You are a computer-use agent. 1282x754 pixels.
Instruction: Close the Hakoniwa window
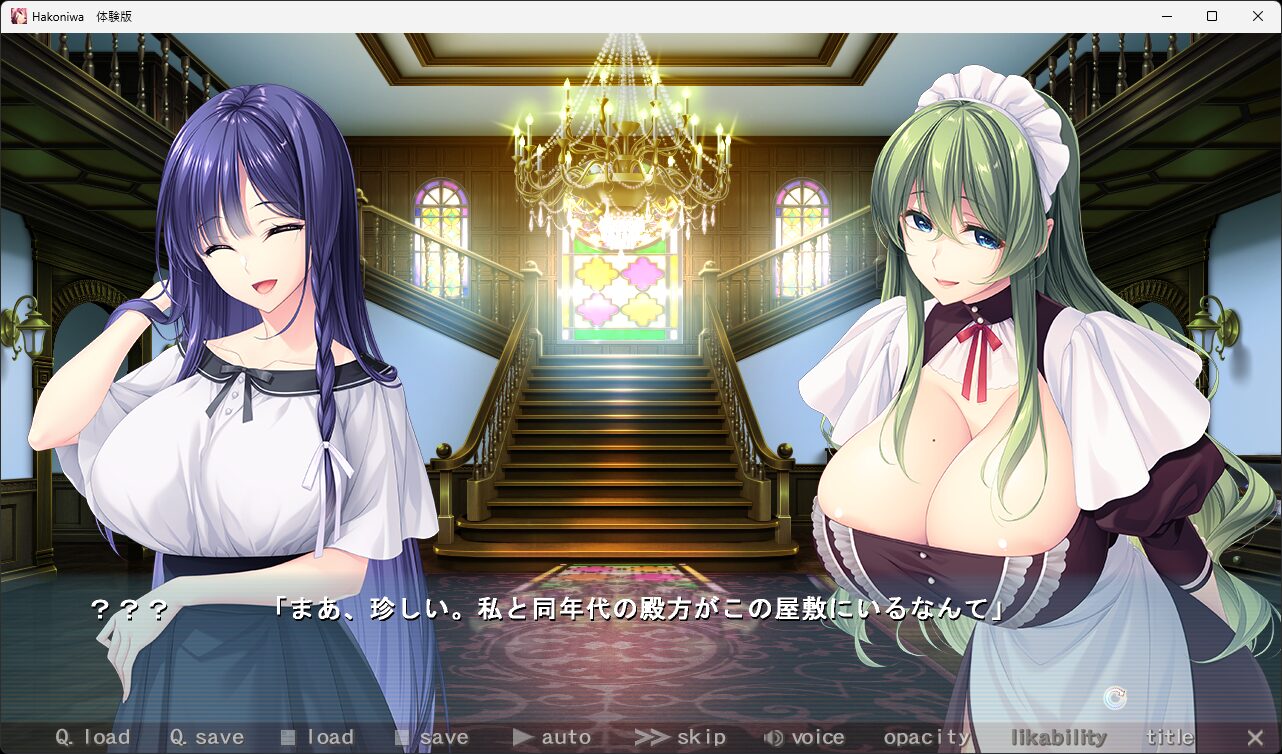1258,16
